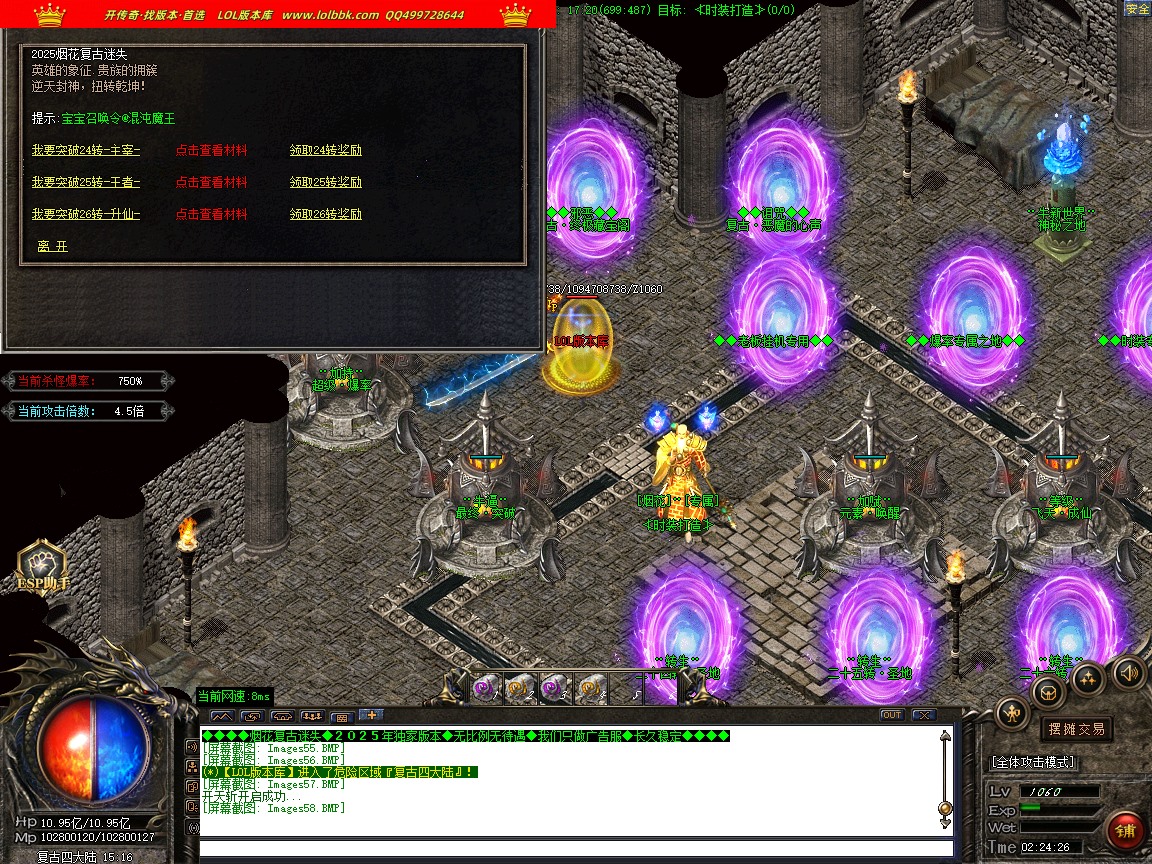This screenshot has width=1152, height=864.
Task: Toggle sound with the speaker icon
Action: pos(1129,672)
